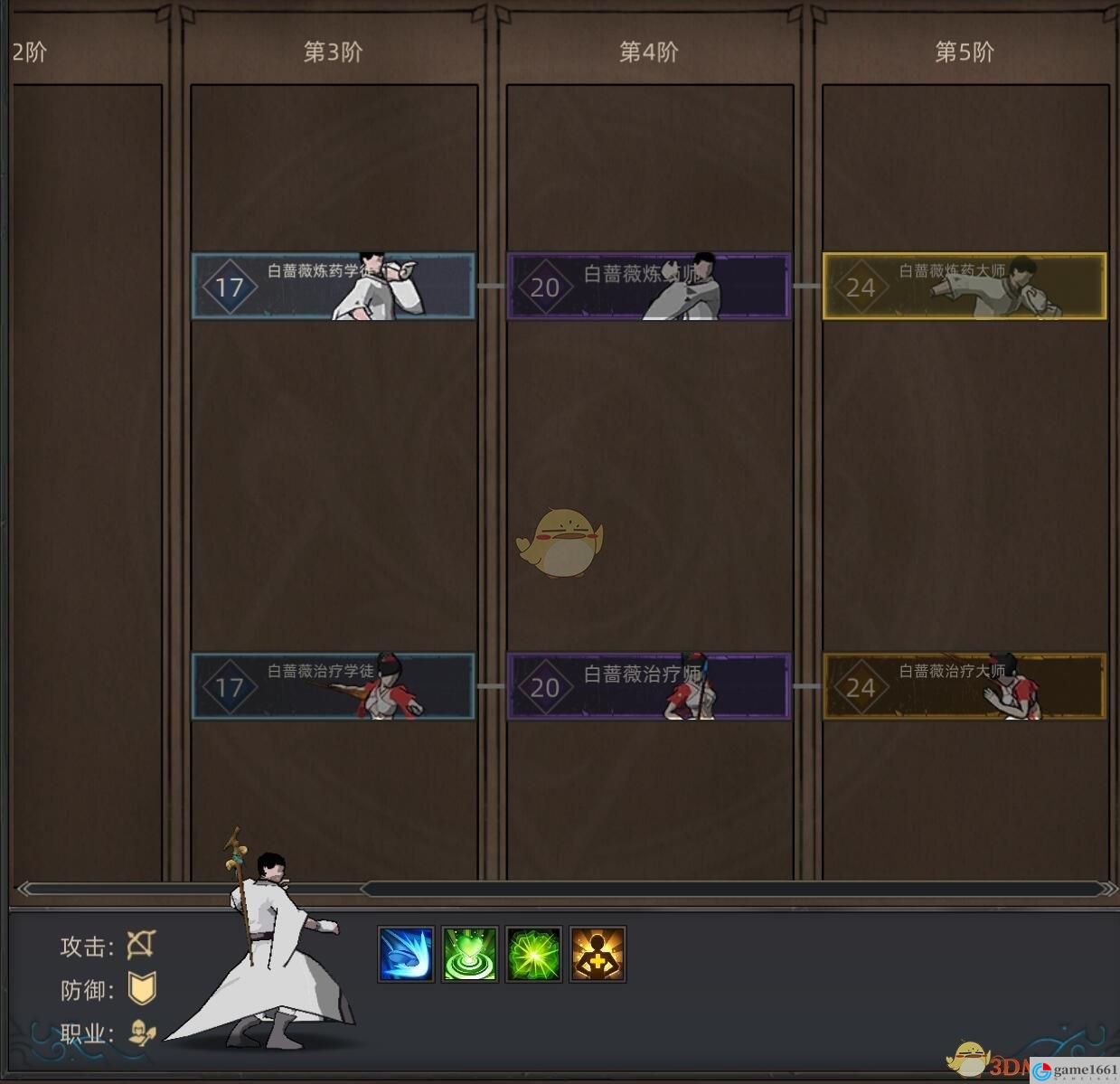Click the bow attack type icon

[141, 946]
